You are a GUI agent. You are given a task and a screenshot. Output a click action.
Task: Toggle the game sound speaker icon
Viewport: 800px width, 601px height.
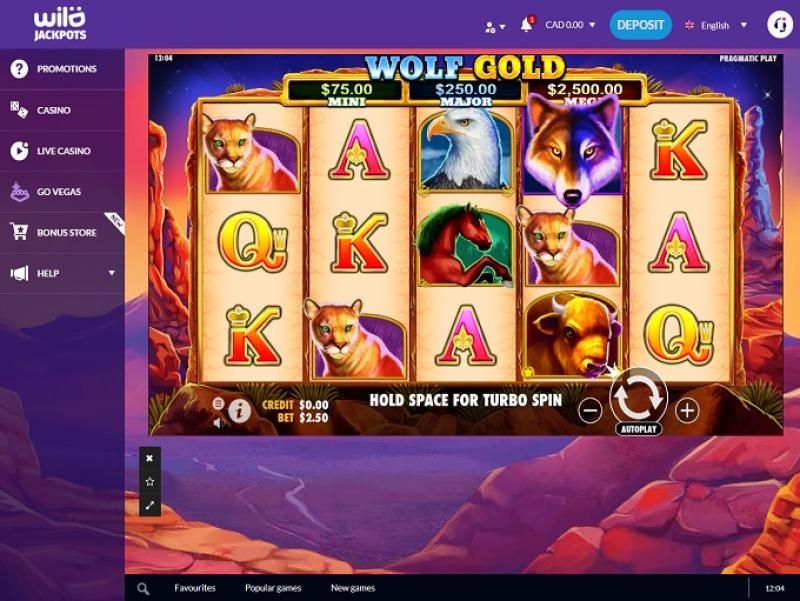click(x=219, y=422)
